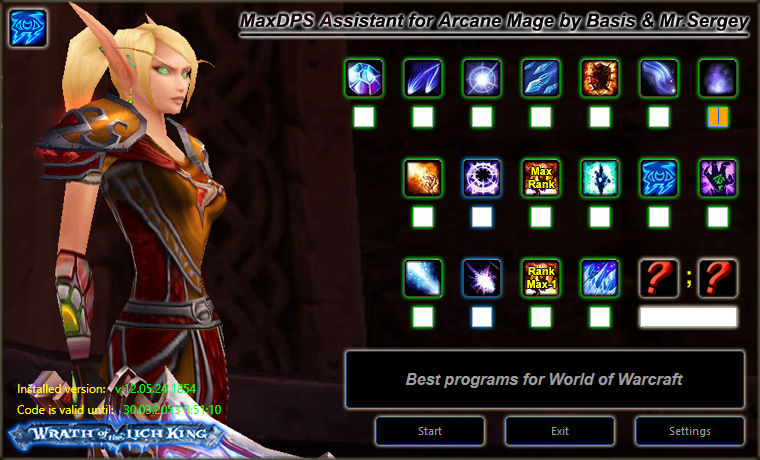
Task: Tick the checkbox under the Max Rank icon
Action: 541,216
